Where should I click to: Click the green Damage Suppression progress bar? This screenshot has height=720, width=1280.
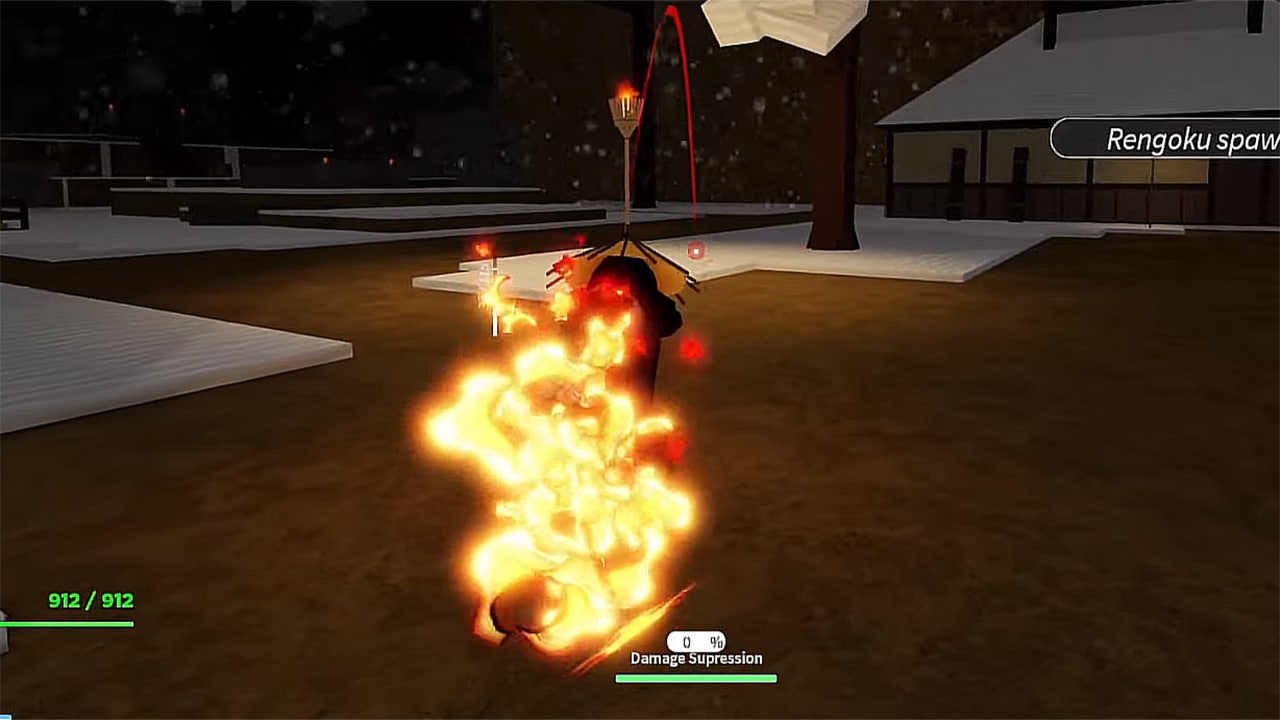click(696, 676)
